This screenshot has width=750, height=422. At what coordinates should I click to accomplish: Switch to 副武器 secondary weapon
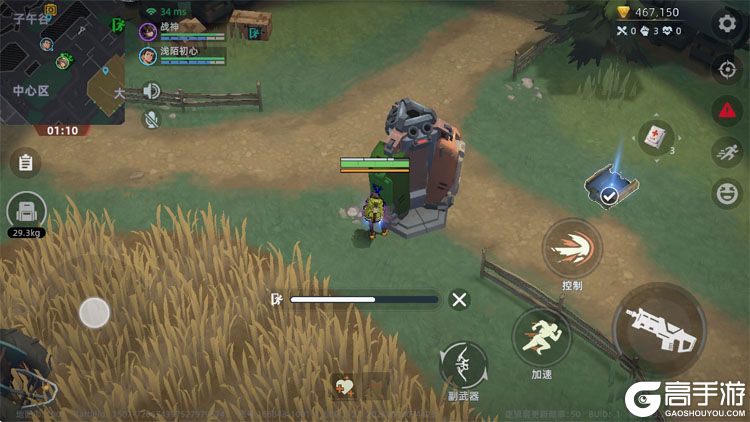click(463, 364)
